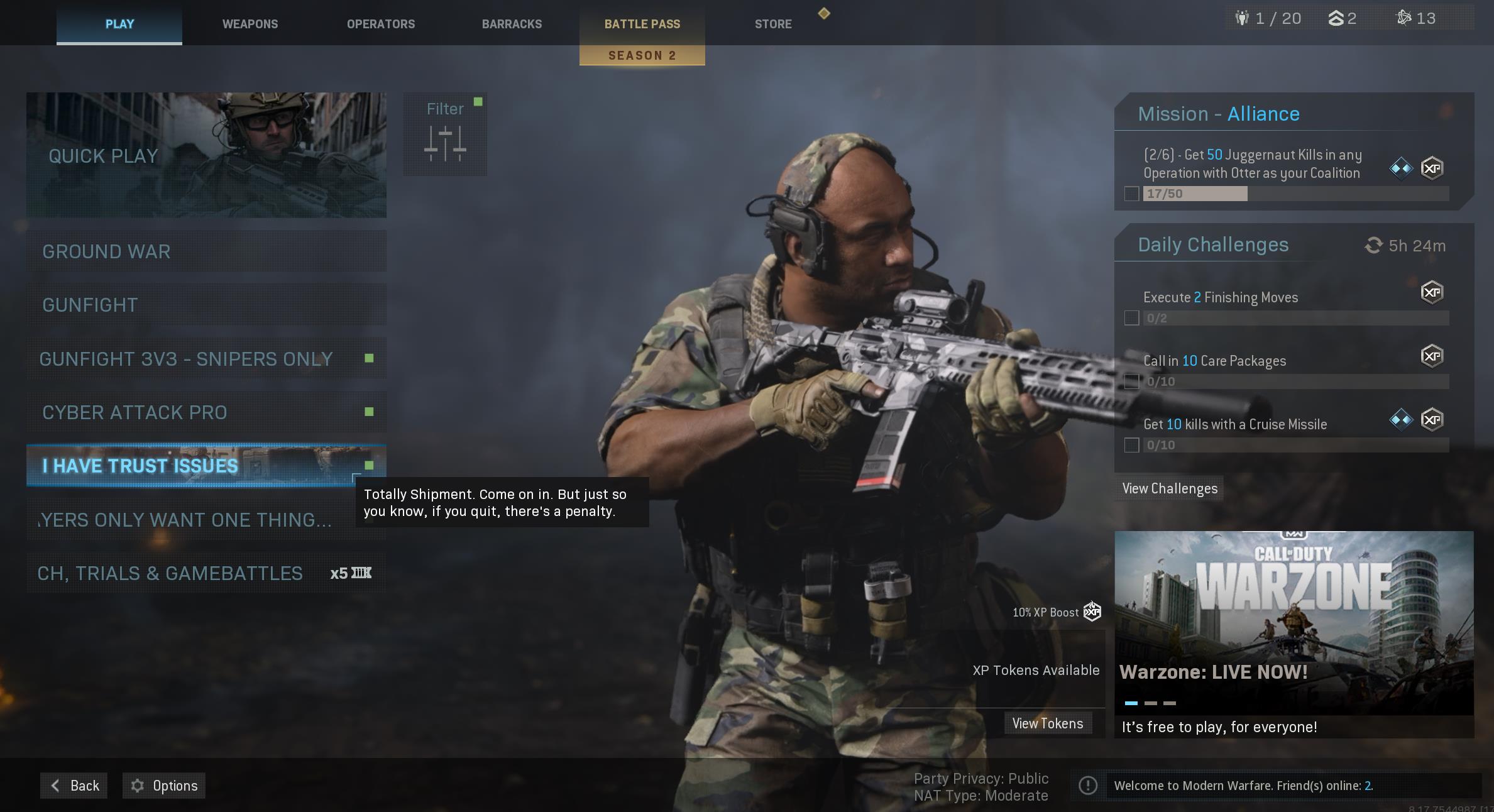
Task: Expand the Filter options panel
Action: (x=445, y=134)
